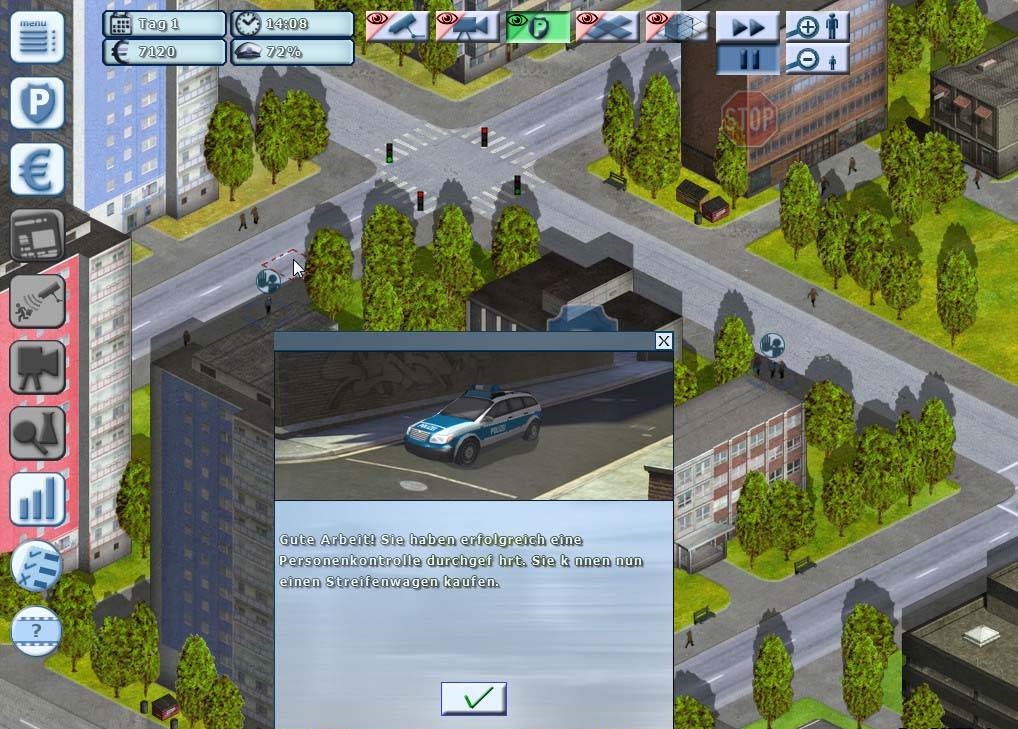Pause the game
This screenshot has width=1018, height=729.
tap(747, 59)
